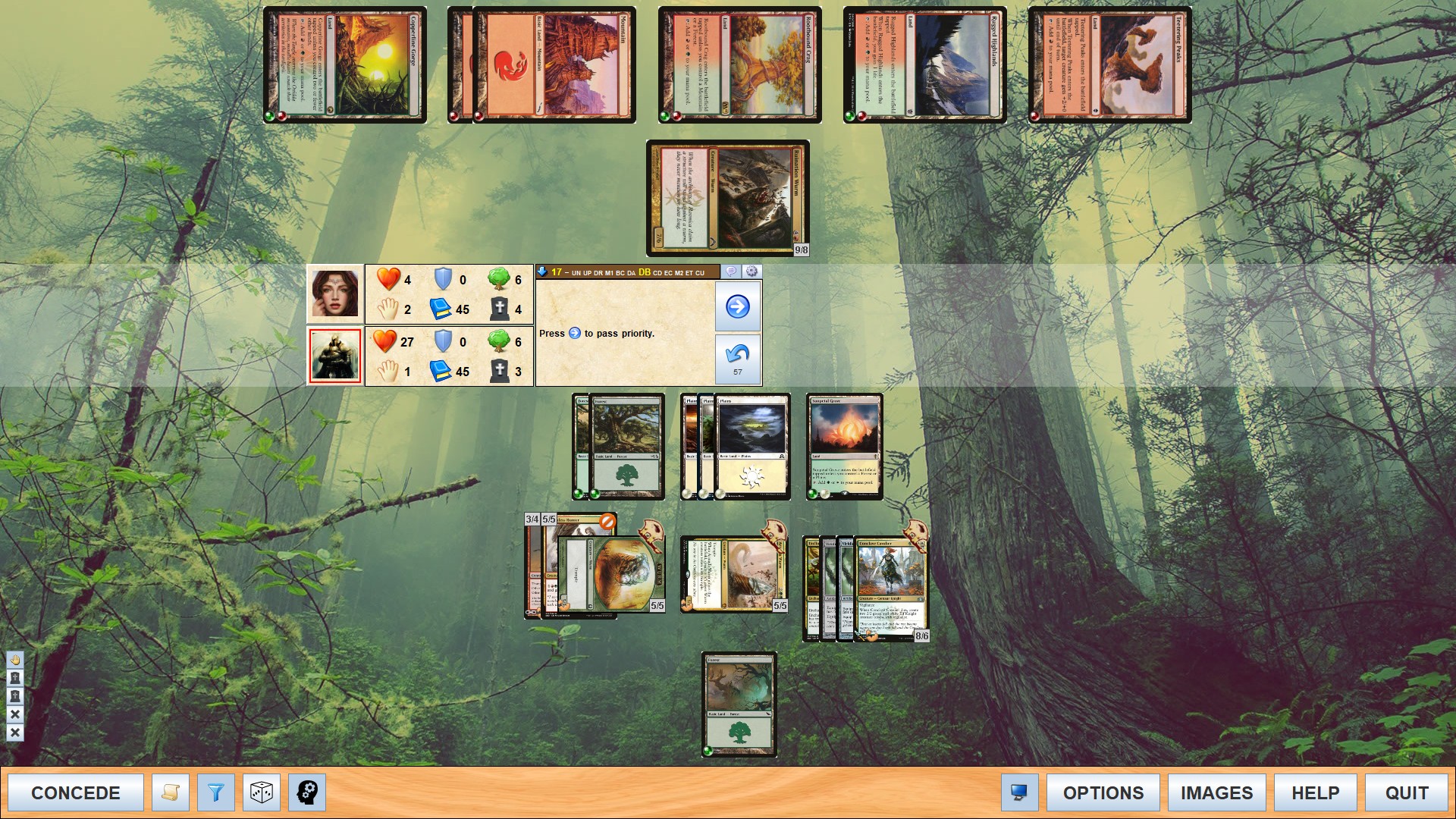Undo the last action with the curved arrow
The image size is (1456, 819).
click(737, 359)
